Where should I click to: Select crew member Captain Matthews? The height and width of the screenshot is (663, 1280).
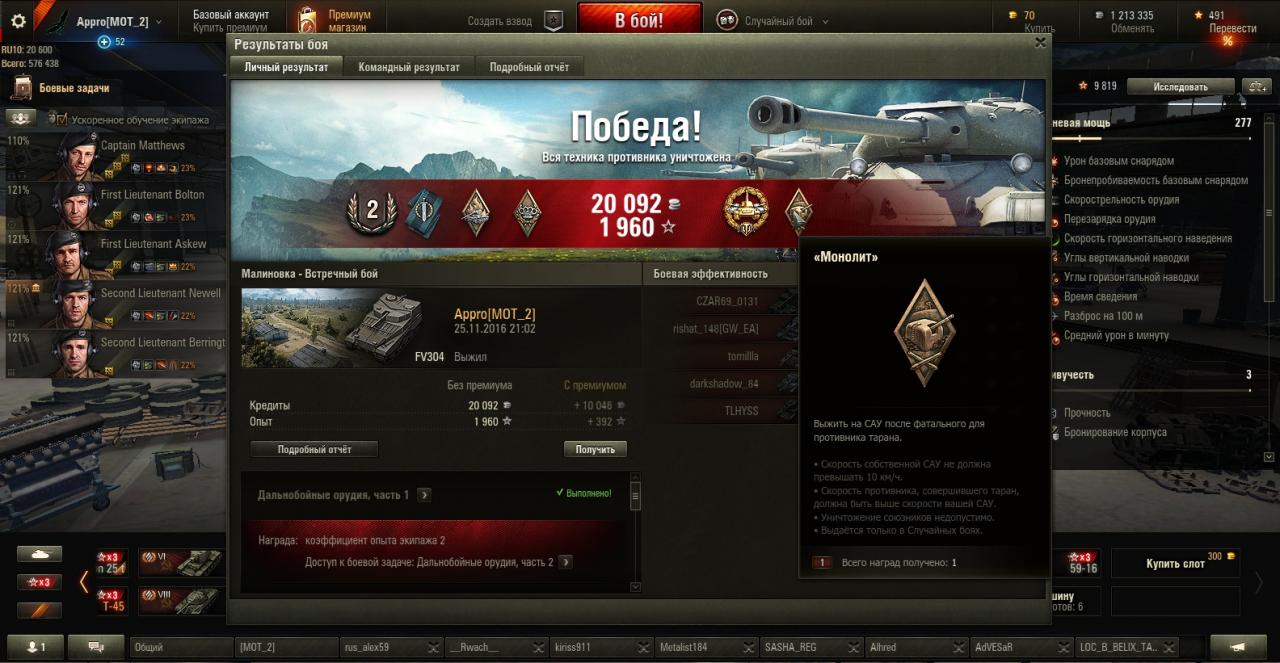pyautogui.click(x=142, y=146)
